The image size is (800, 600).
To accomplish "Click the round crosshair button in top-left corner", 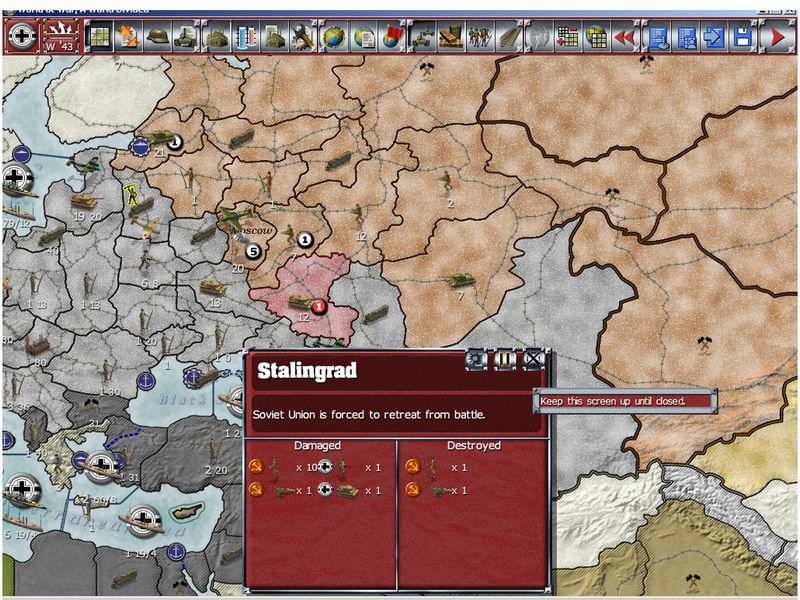I will [x=21, y=37].
